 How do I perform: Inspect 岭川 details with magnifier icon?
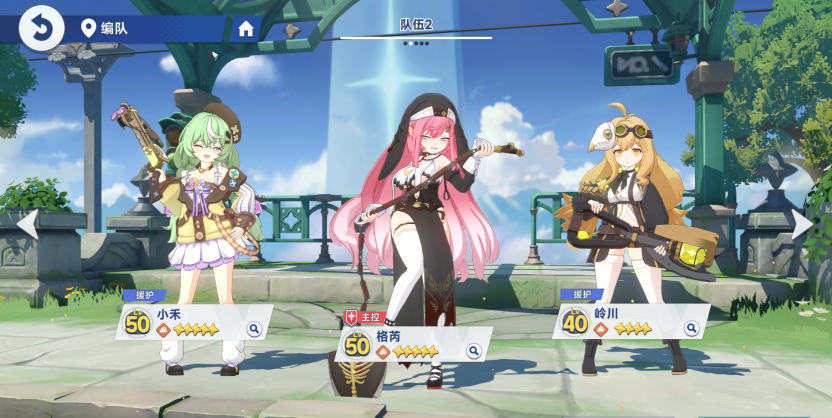pos(691,328)
